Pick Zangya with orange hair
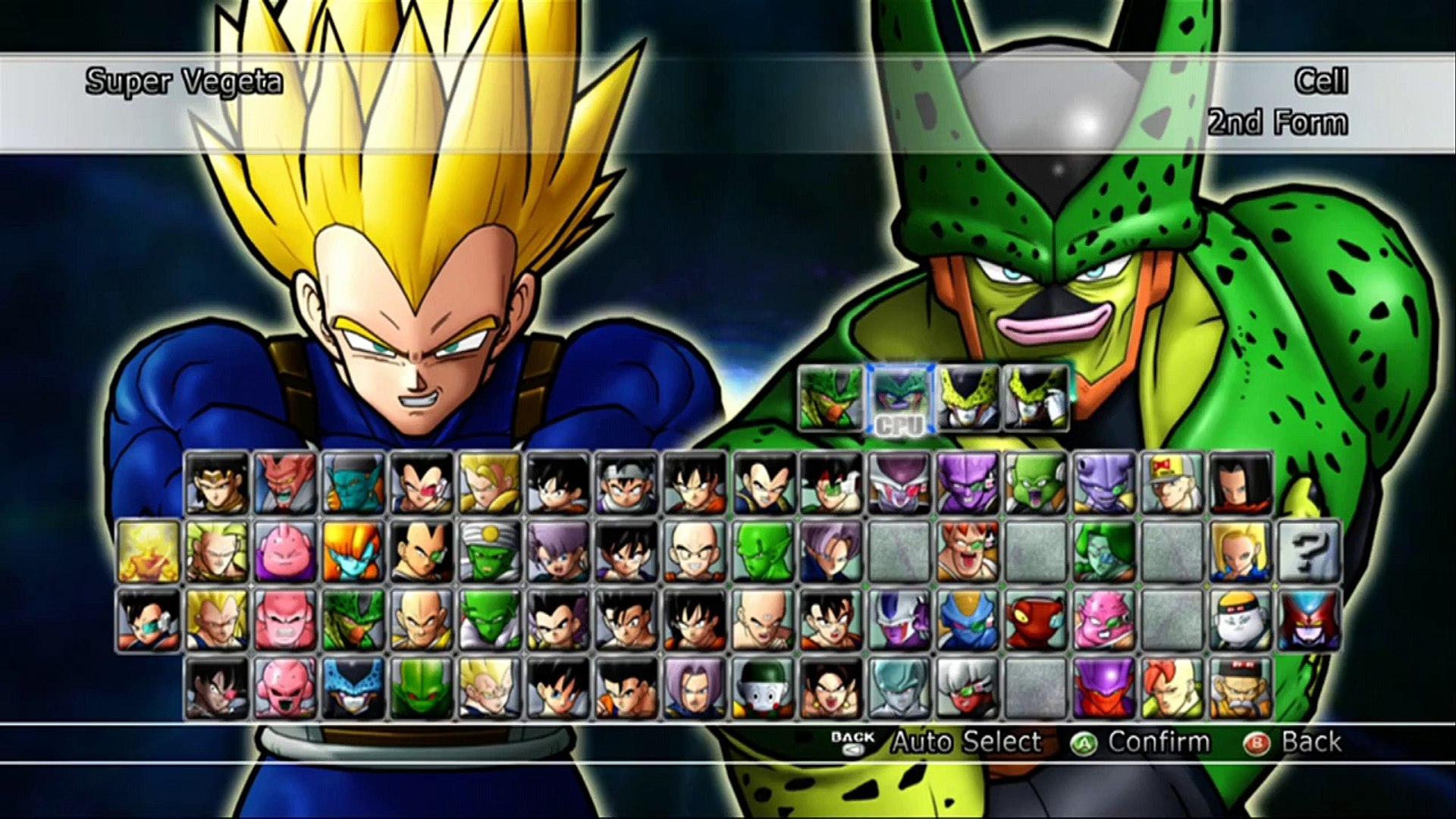 pyautogui.click(x=353, y=551)
